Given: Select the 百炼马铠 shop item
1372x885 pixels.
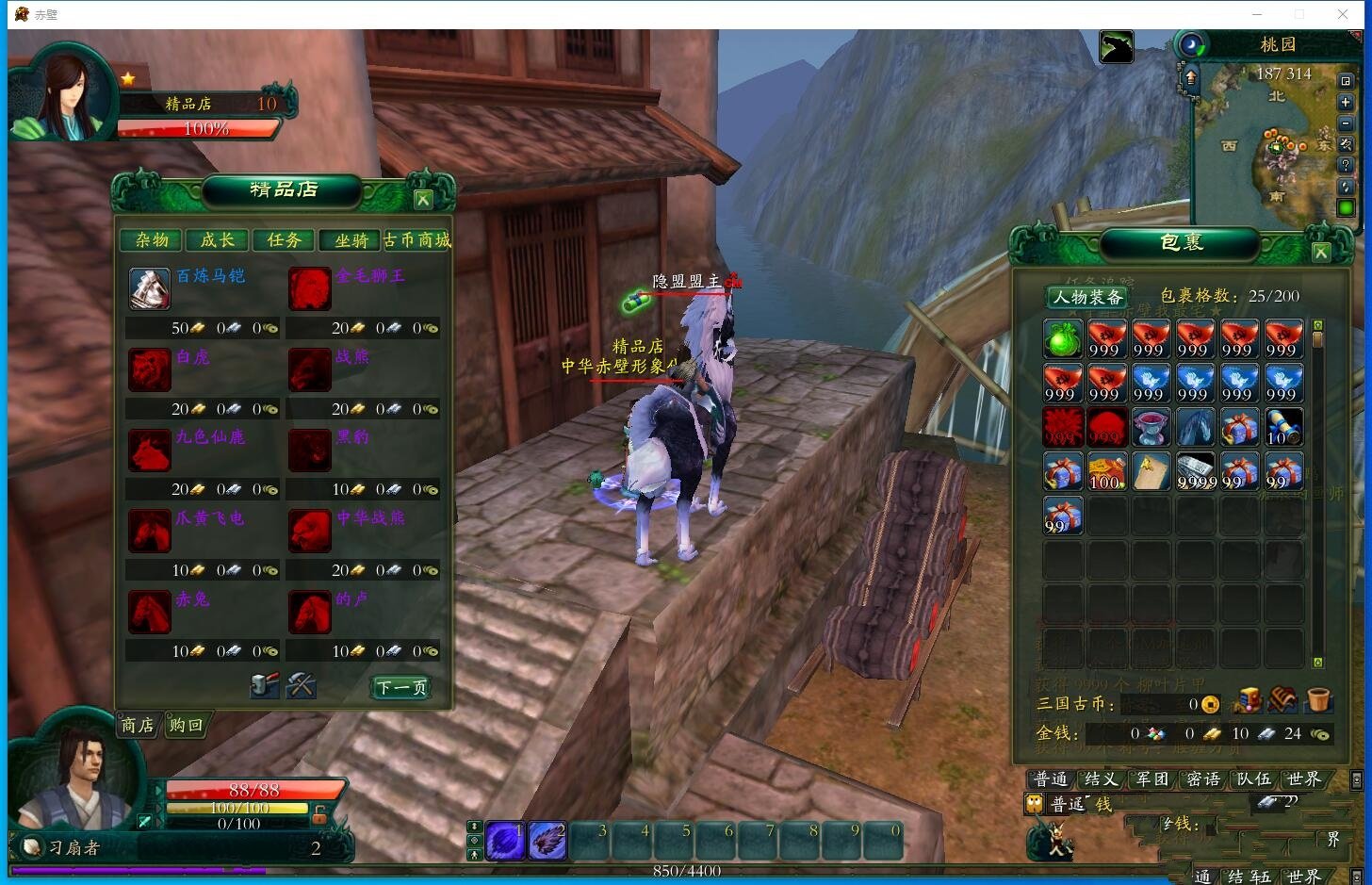Looking at the screenshot, I should click(x=150, y=288).
